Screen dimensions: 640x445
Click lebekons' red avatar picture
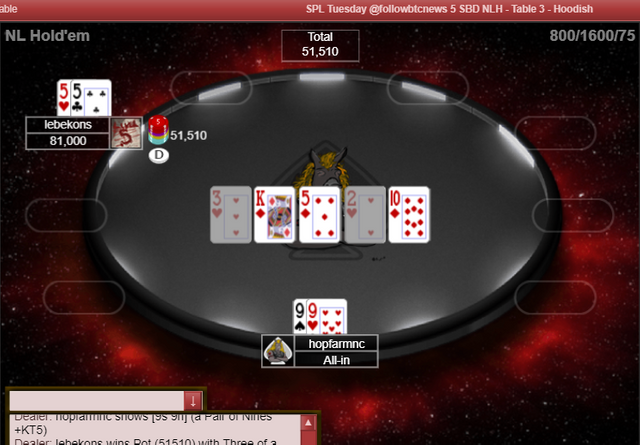click(125, 133)
